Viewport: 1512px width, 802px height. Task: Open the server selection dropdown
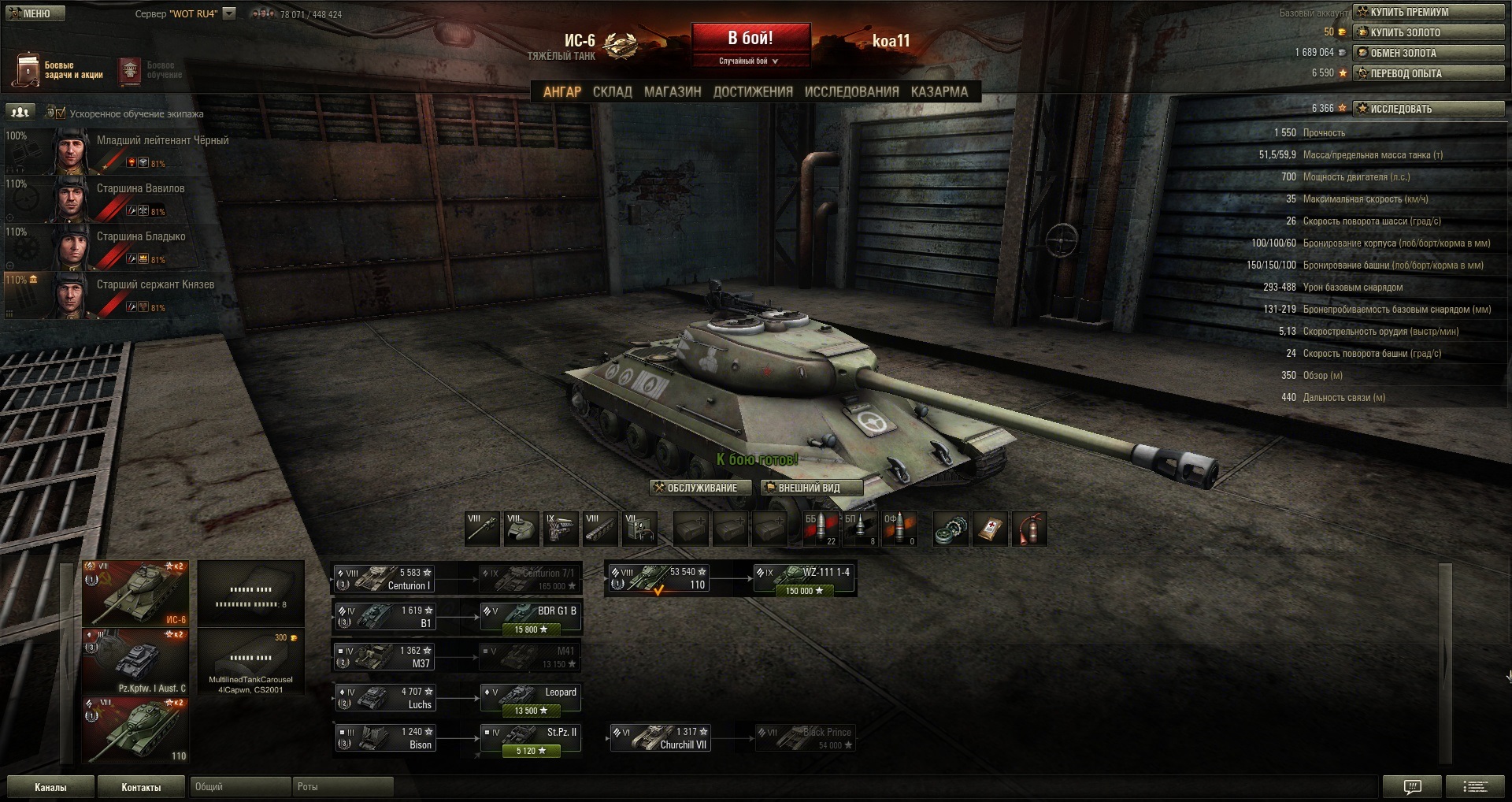(x=229, y=13)
